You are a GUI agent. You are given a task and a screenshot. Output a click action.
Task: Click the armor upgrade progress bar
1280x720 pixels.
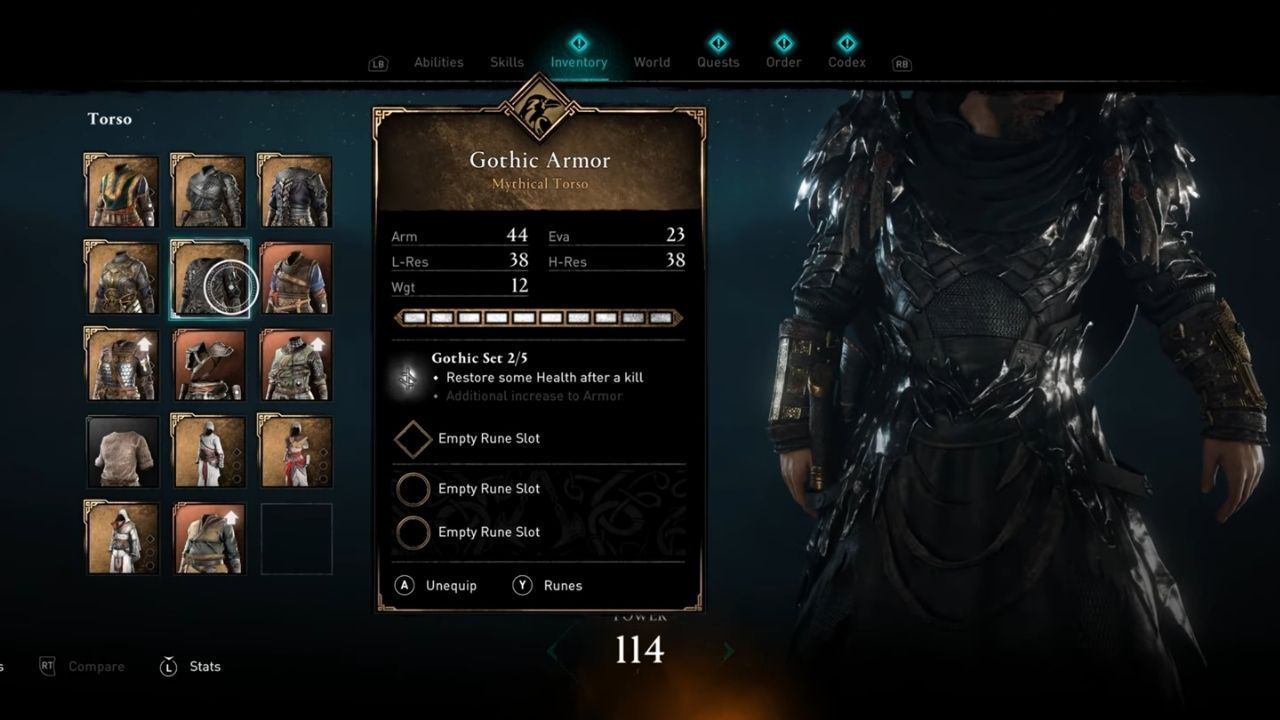pyautogui.click(x=538, y=317)
